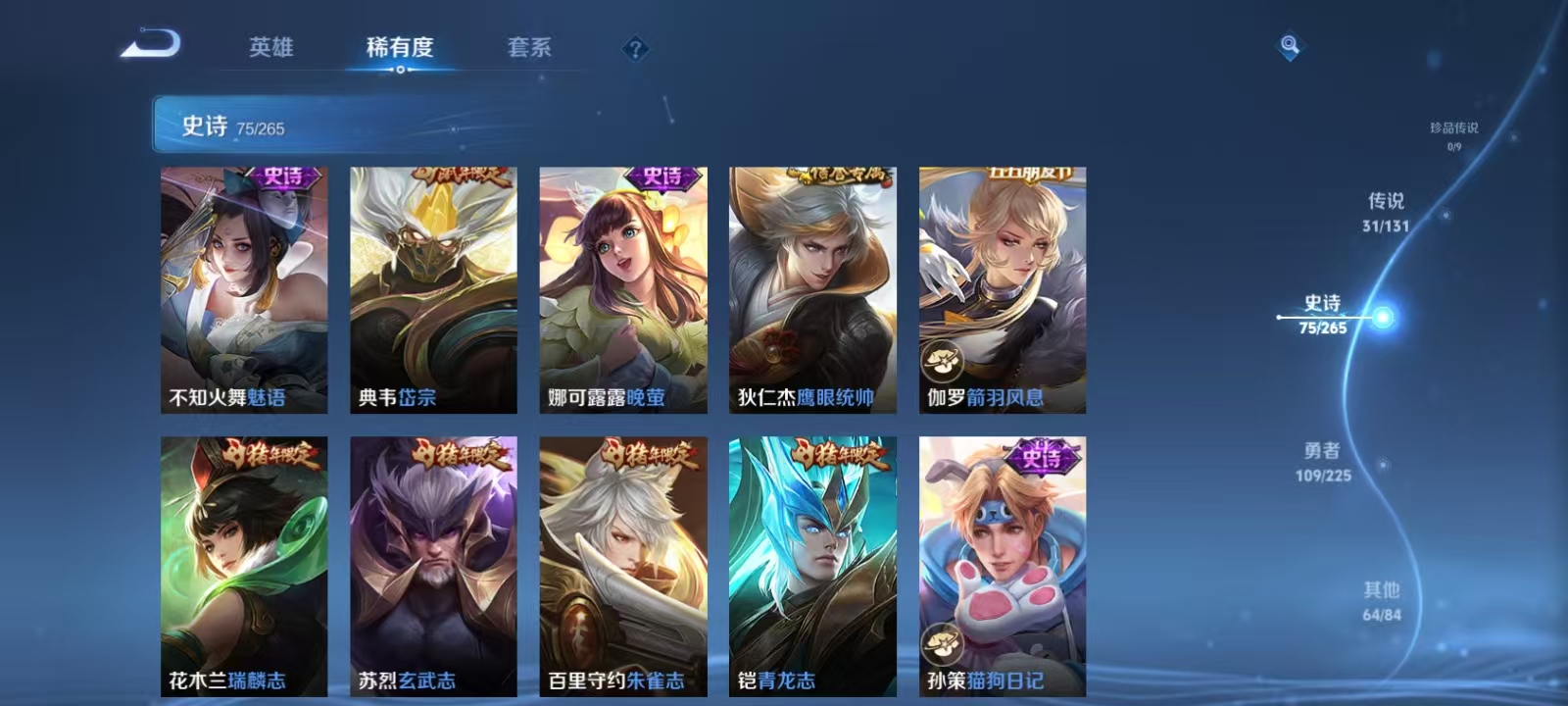Open search with the magnifier icon
Screen dimensions: 1568x706
tap(1288, 44)
